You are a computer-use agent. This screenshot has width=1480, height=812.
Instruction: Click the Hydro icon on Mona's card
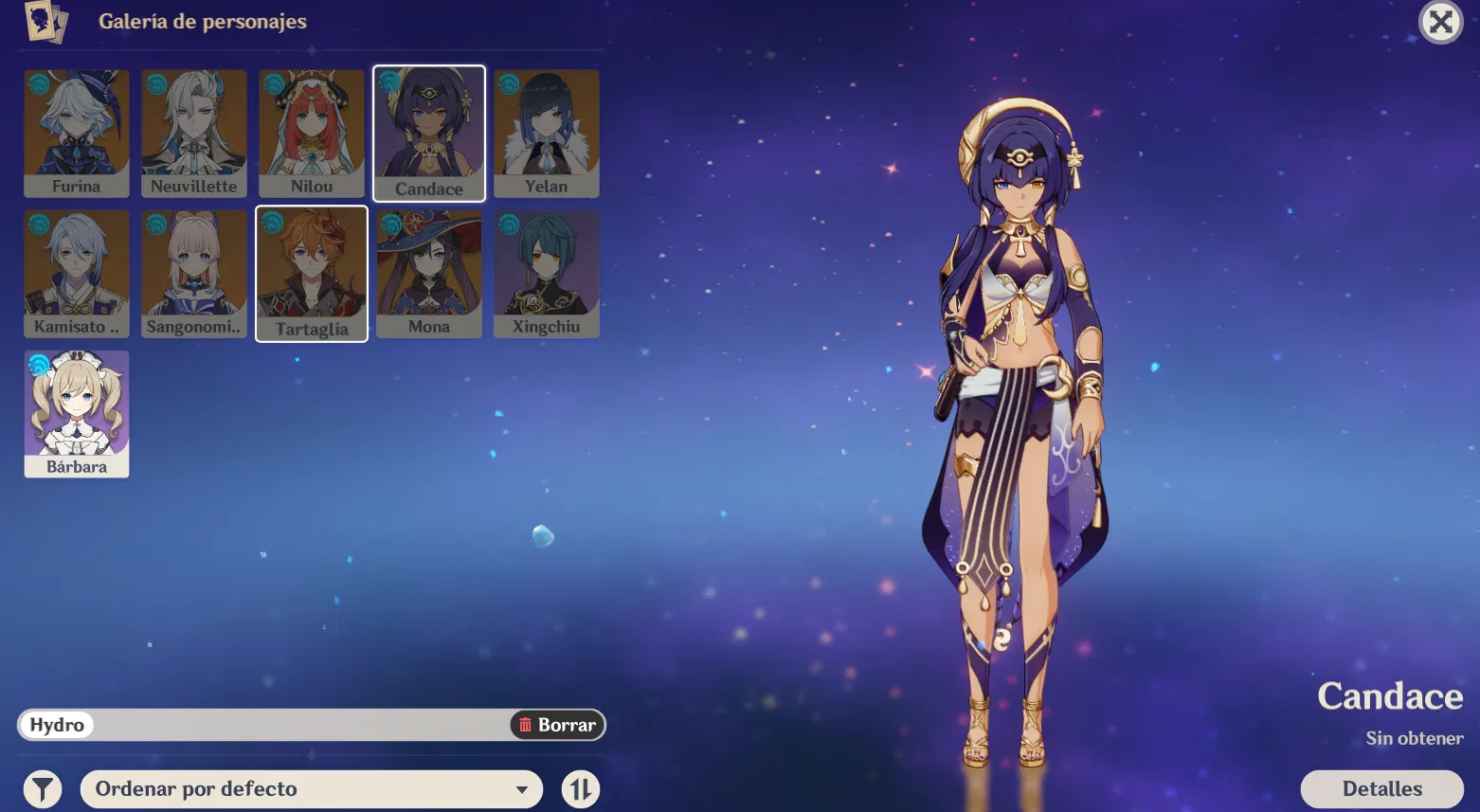click(389, 224)
